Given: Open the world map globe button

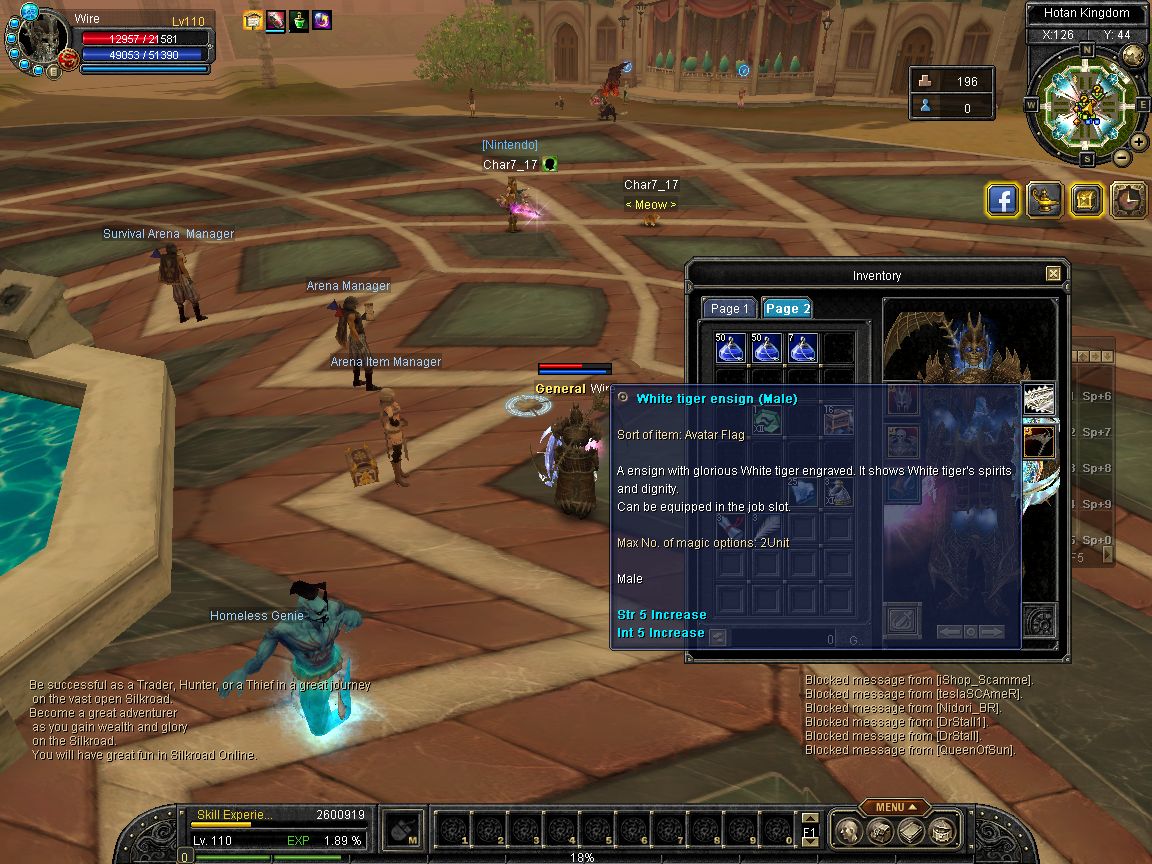Looking at the screenshot, I should point(1133,56).
